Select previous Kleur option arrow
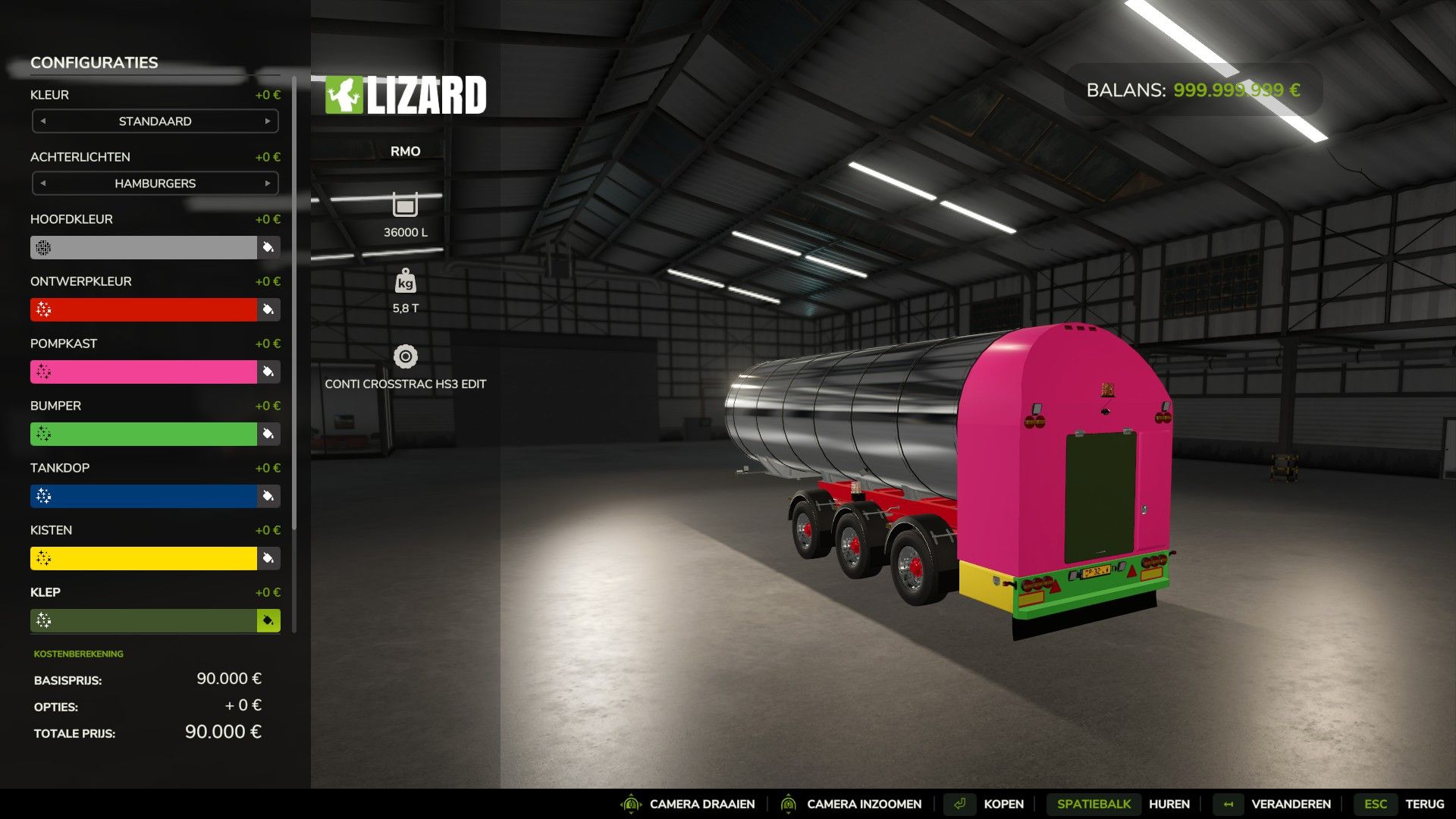Image resolution: width=1456 pixels, height=819 pixels. (43, 121)
